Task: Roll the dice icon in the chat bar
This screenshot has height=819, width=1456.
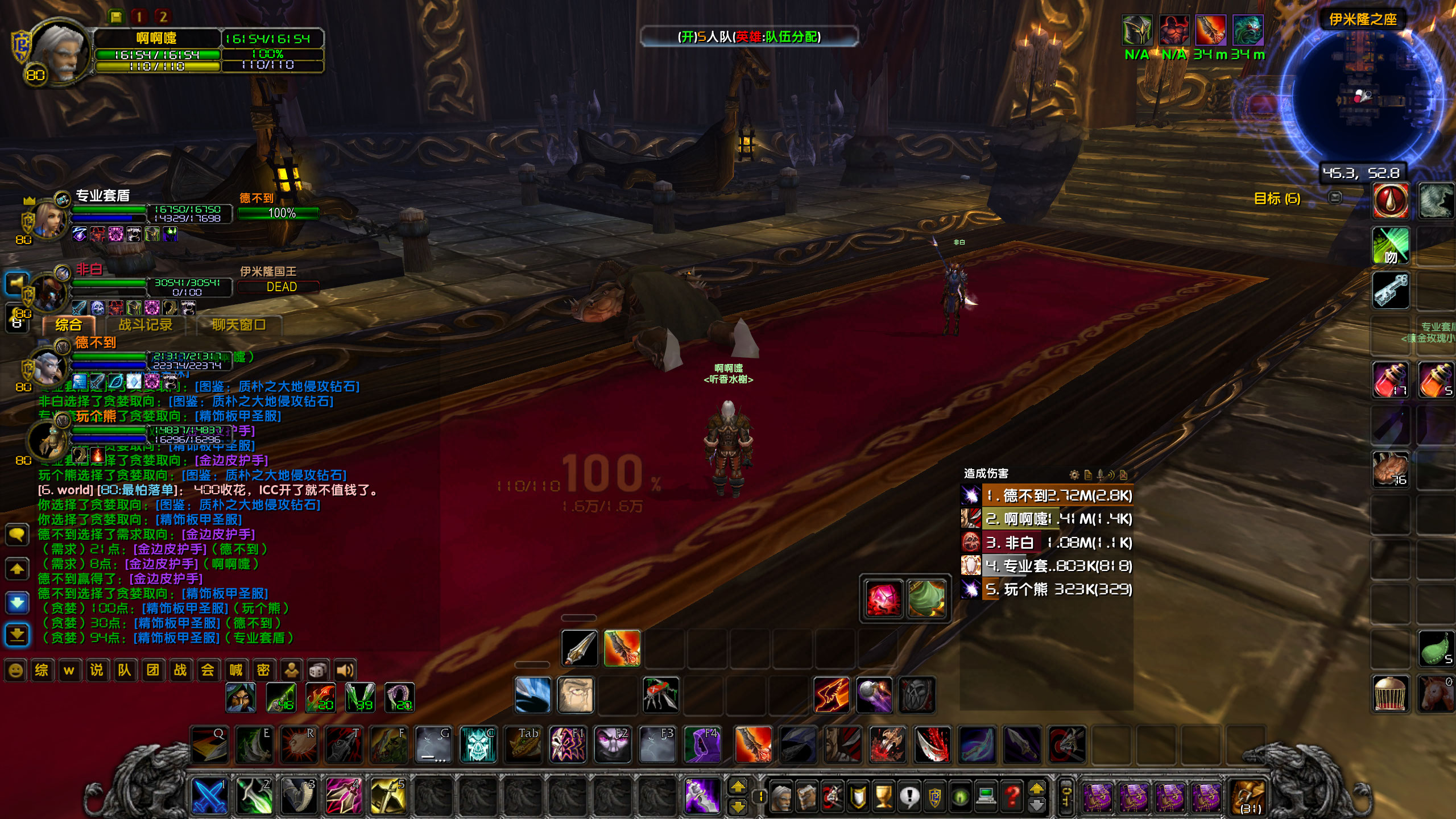Action: pos(317,670)
